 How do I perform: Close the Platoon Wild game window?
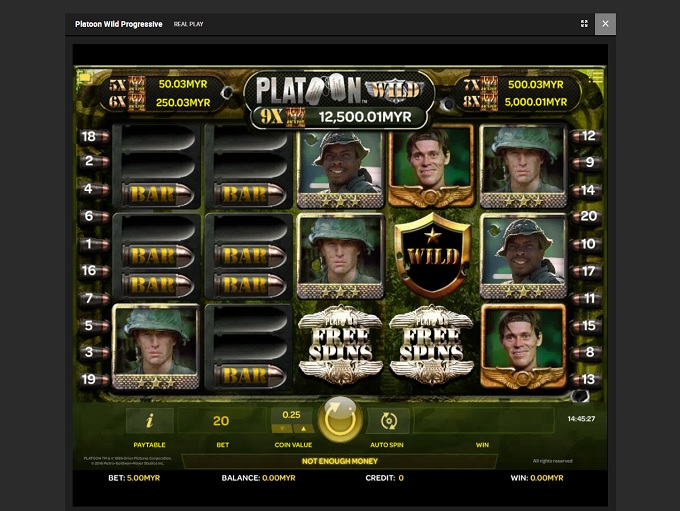605,23
